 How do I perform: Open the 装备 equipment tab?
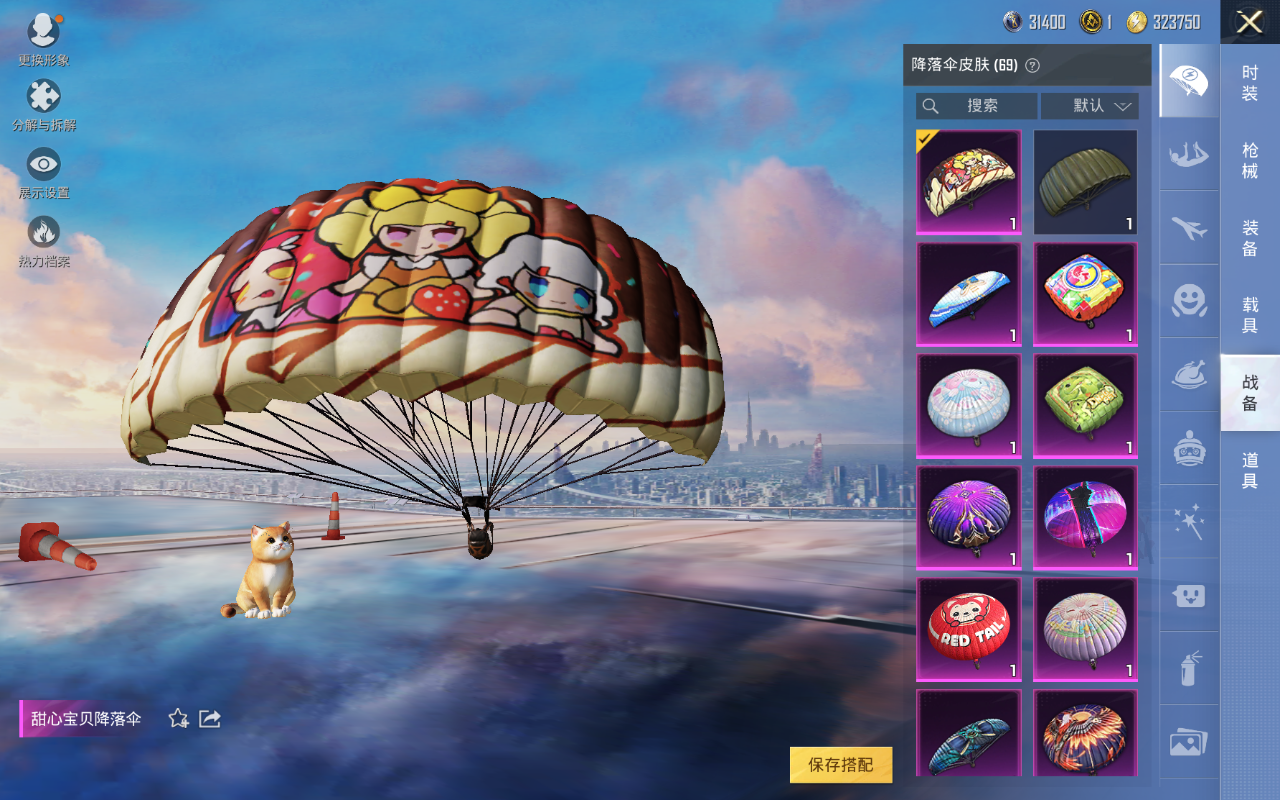(x=1249, y=238)
